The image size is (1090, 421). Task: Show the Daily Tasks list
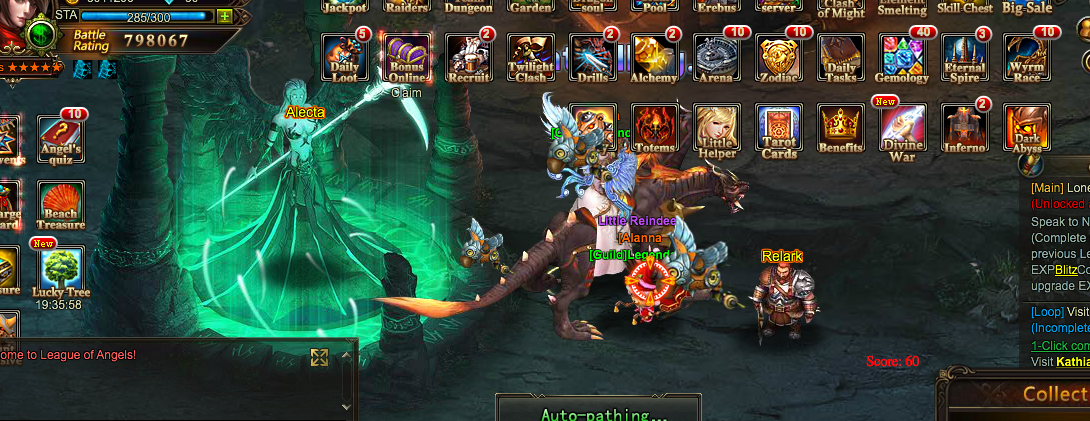pos(840,58)
